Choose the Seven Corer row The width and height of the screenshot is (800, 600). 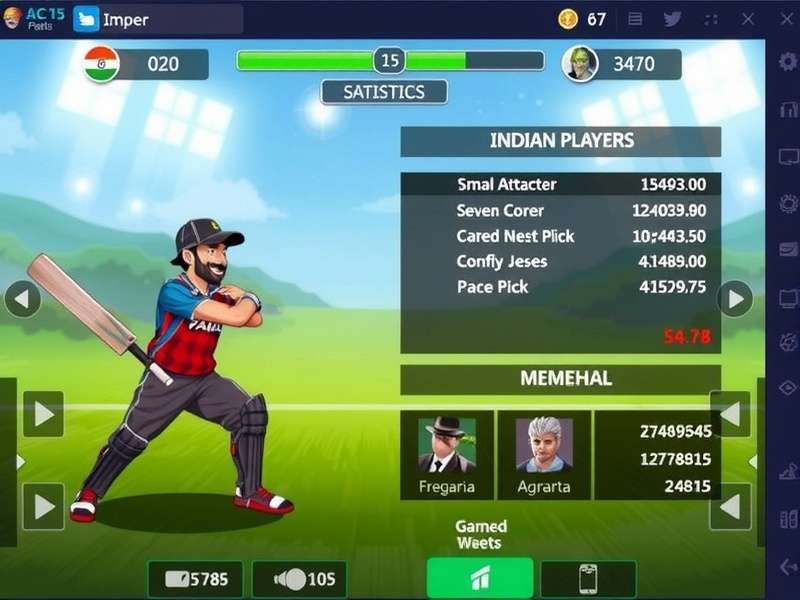pos(560,210)
